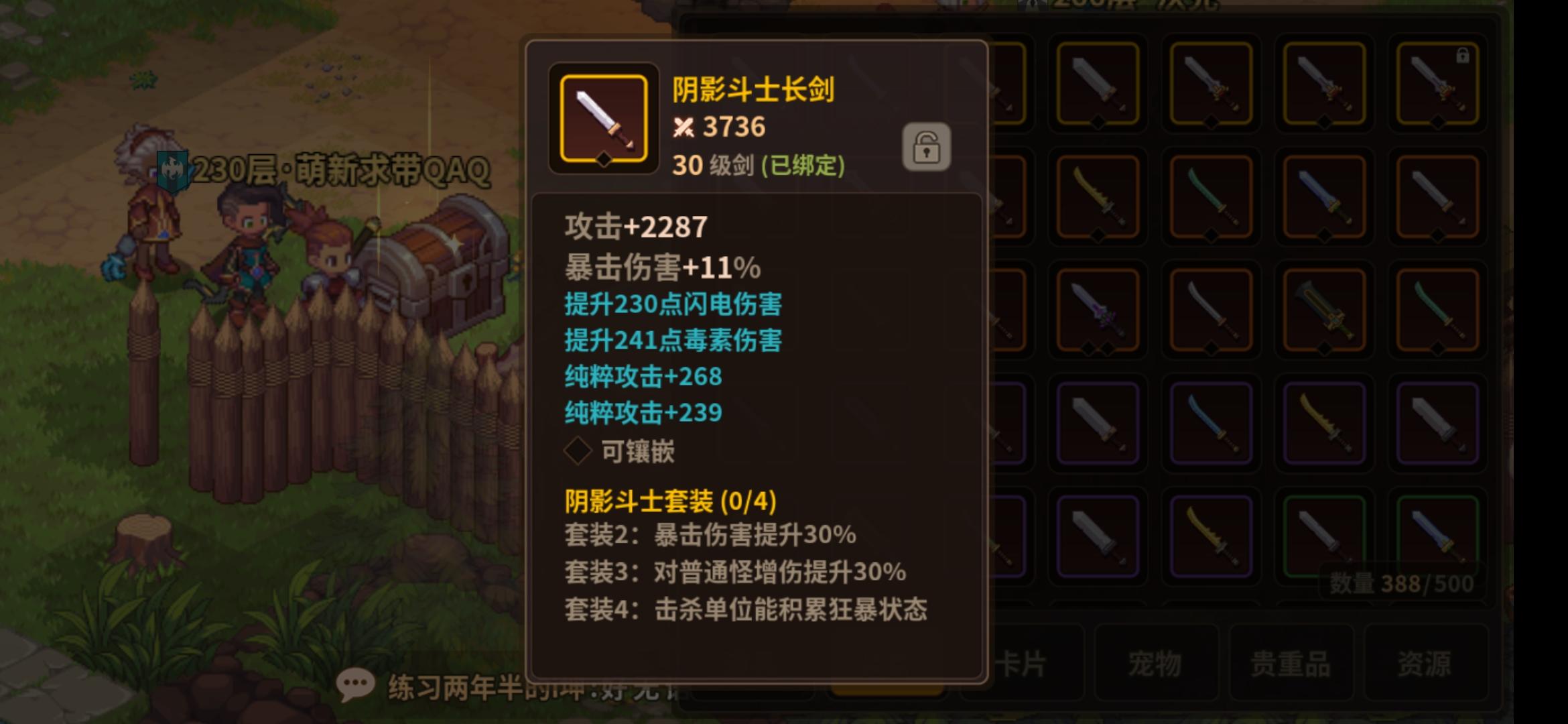Click the padlock on the locked inventory slot

tap(1462, 57)
